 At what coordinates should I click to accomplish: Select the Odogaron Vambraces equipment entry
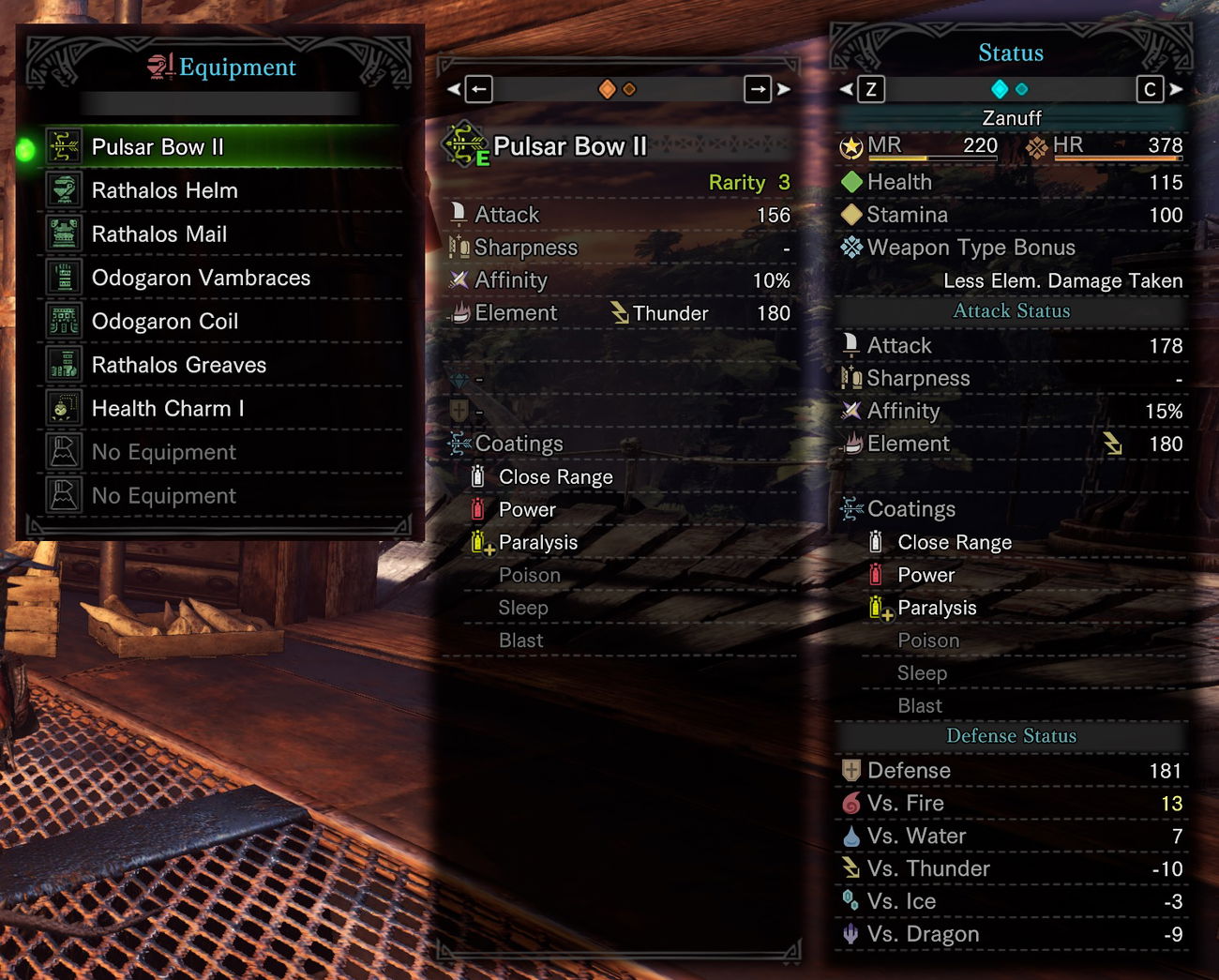(201, 278)
